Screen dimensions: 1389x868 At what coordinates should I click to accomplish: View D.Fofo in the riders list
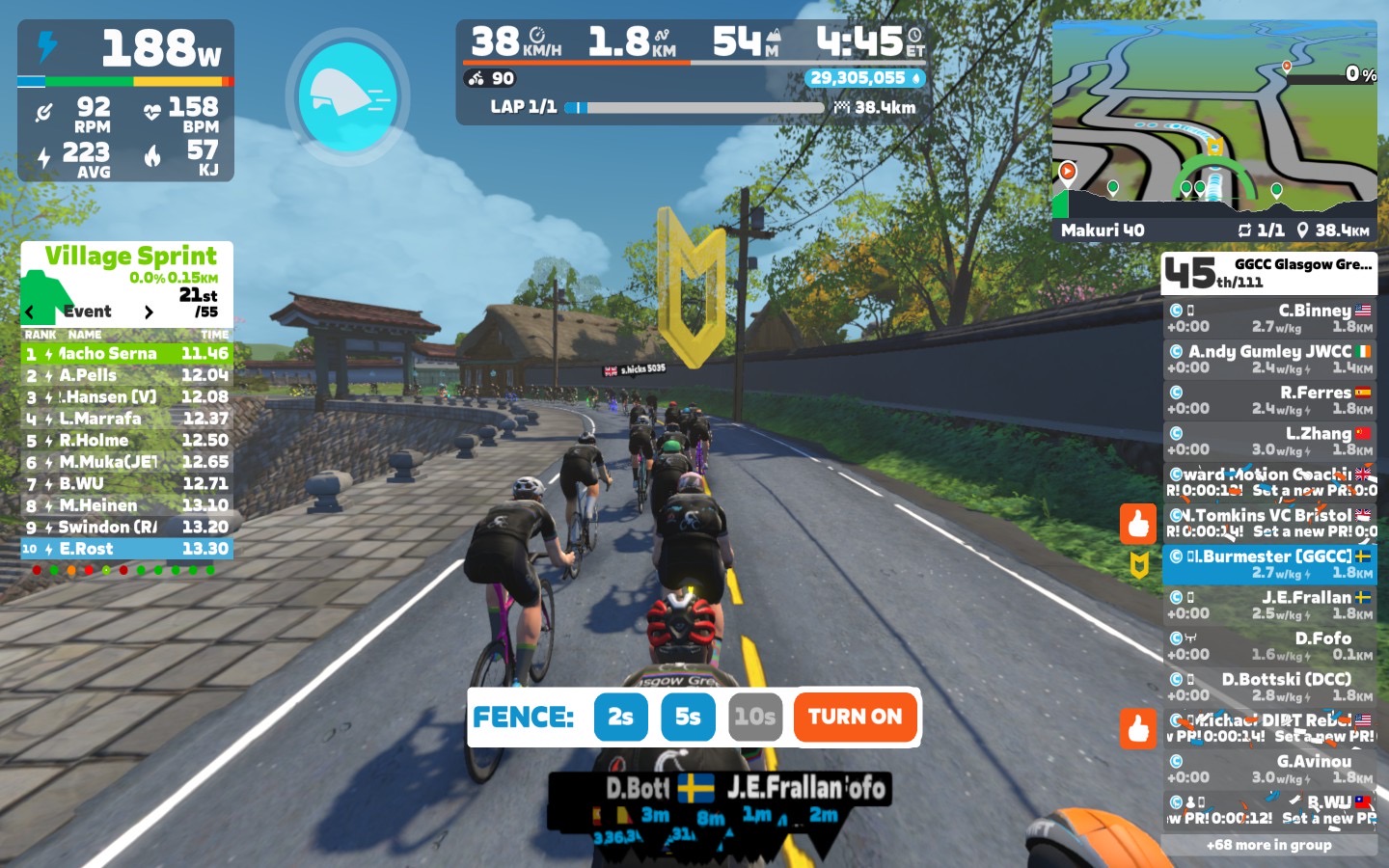click(x=1268, y=645)
